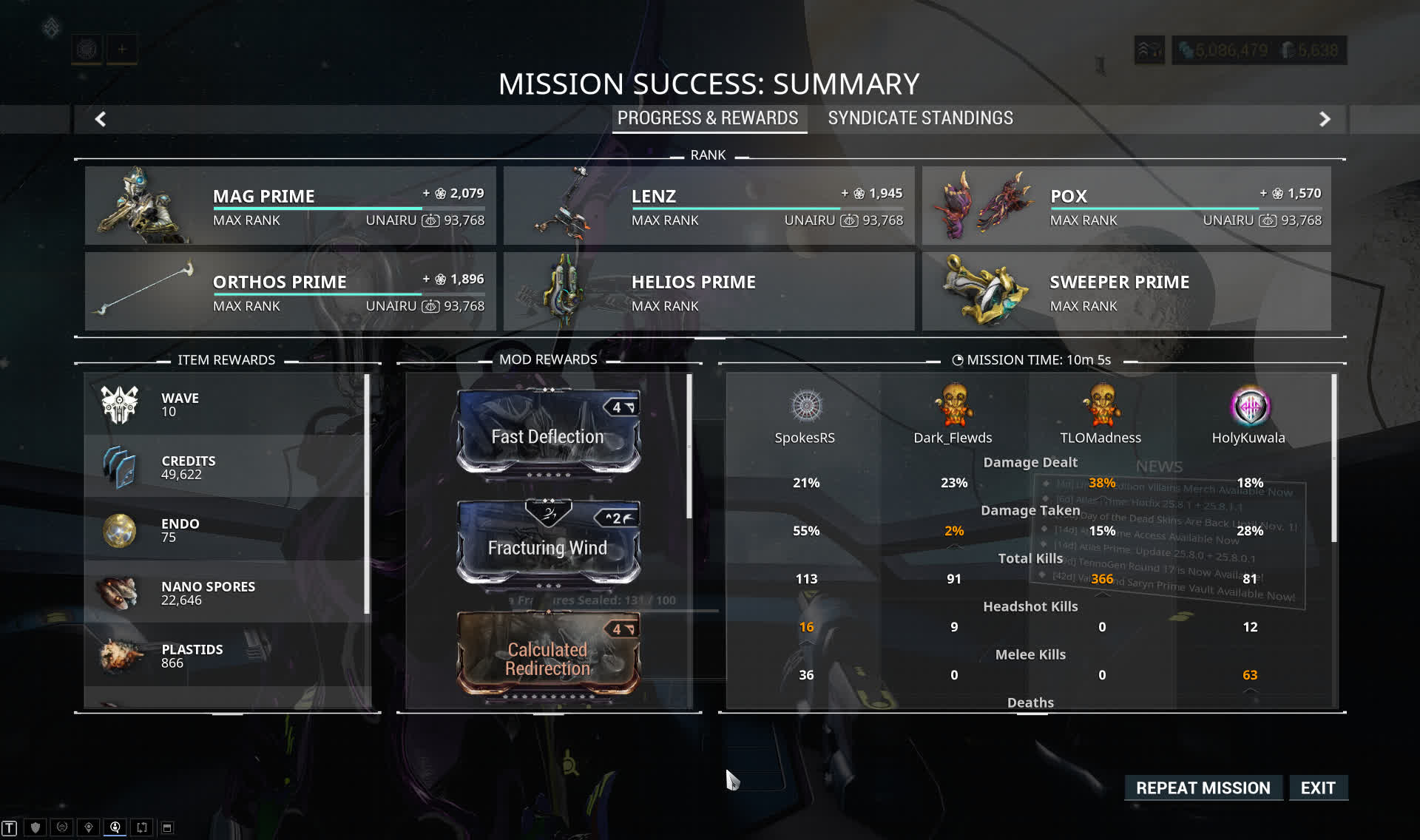Screen dimensions: 1420x840
Task: Select the Calculated Redirection mod card
Action: [x=548, y=654]
